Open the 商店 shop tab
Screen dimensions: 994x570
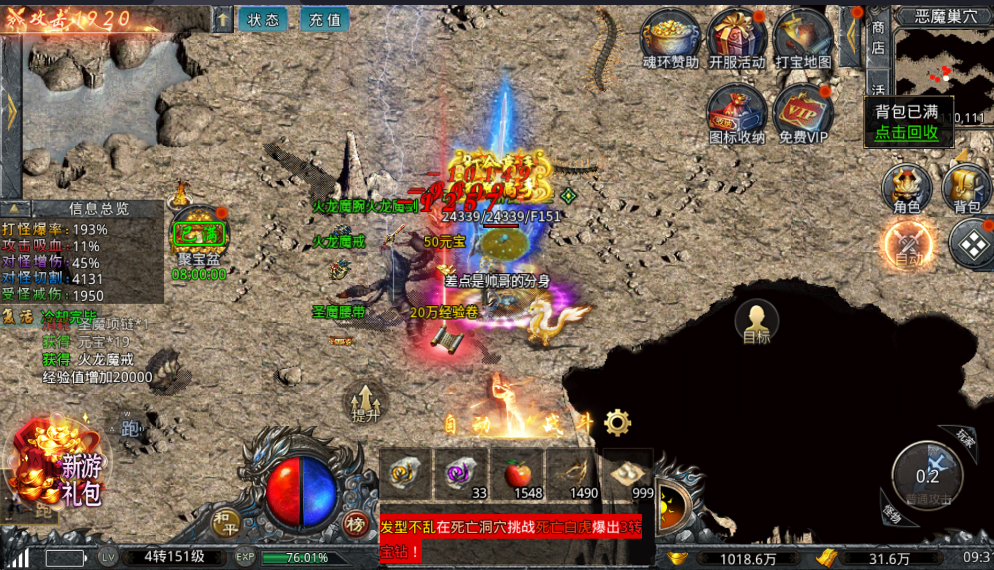click(878, 36)
